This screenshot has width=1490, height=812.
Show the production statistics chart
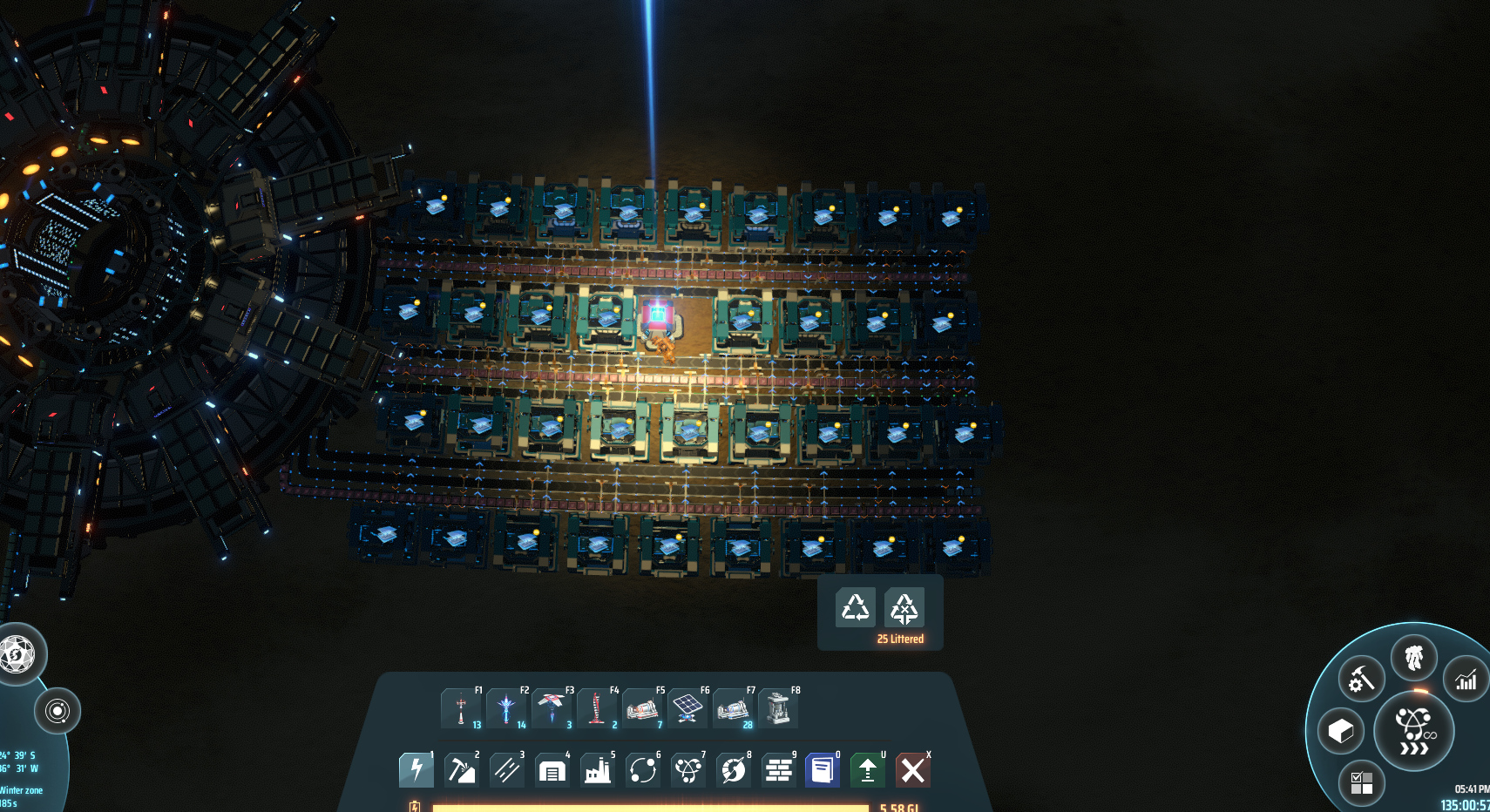(1466, 680)
